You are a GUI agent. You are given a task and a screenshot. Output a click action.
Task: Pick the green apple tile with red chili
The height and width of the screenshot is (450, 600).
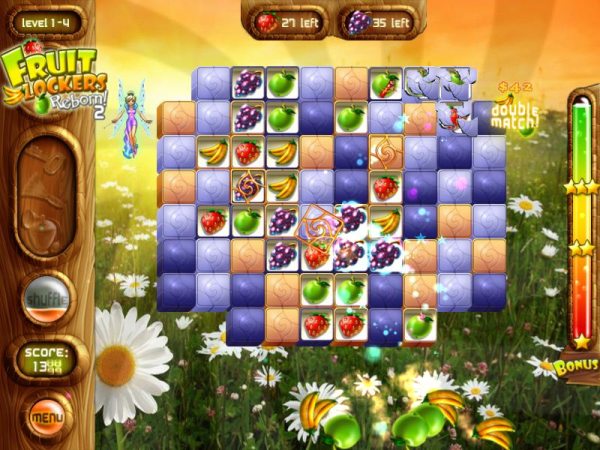(385, 84)
